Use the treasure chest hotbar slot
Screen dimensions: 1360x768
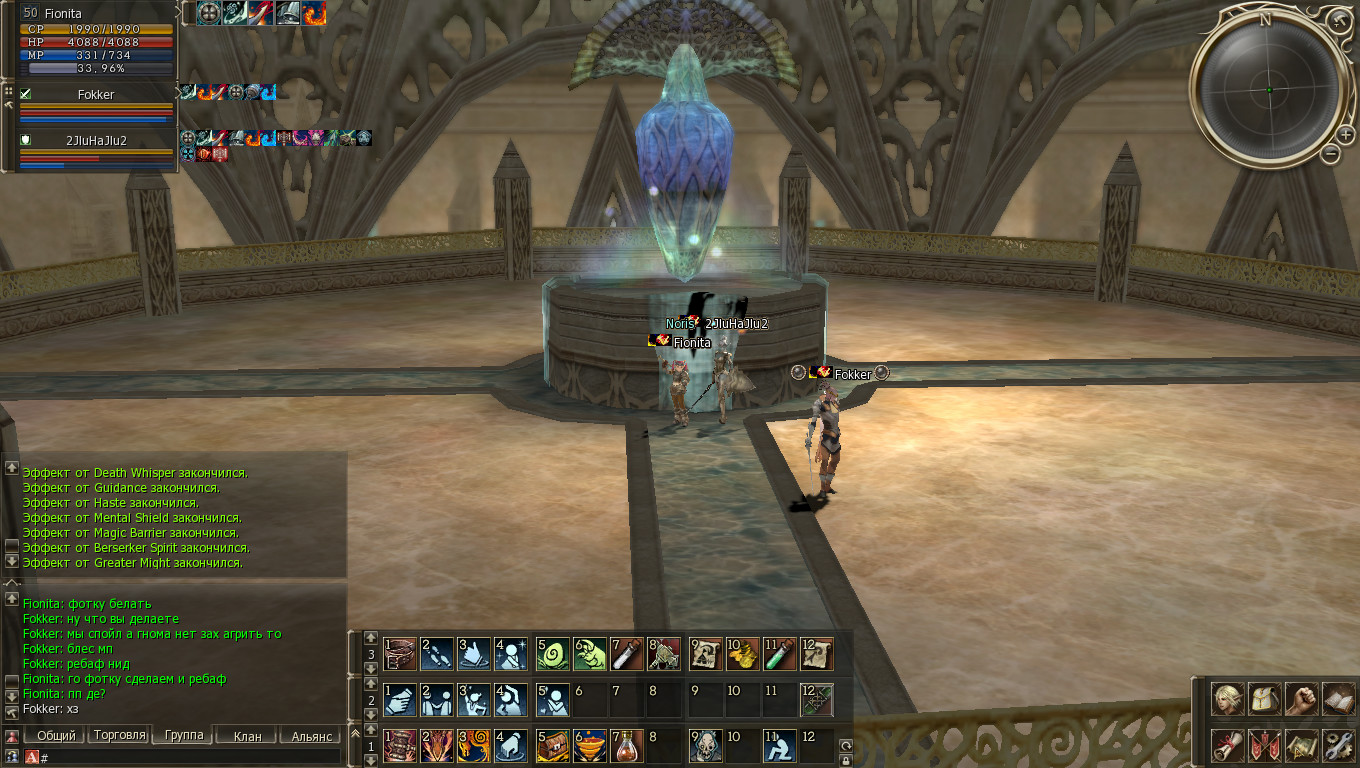551,745
